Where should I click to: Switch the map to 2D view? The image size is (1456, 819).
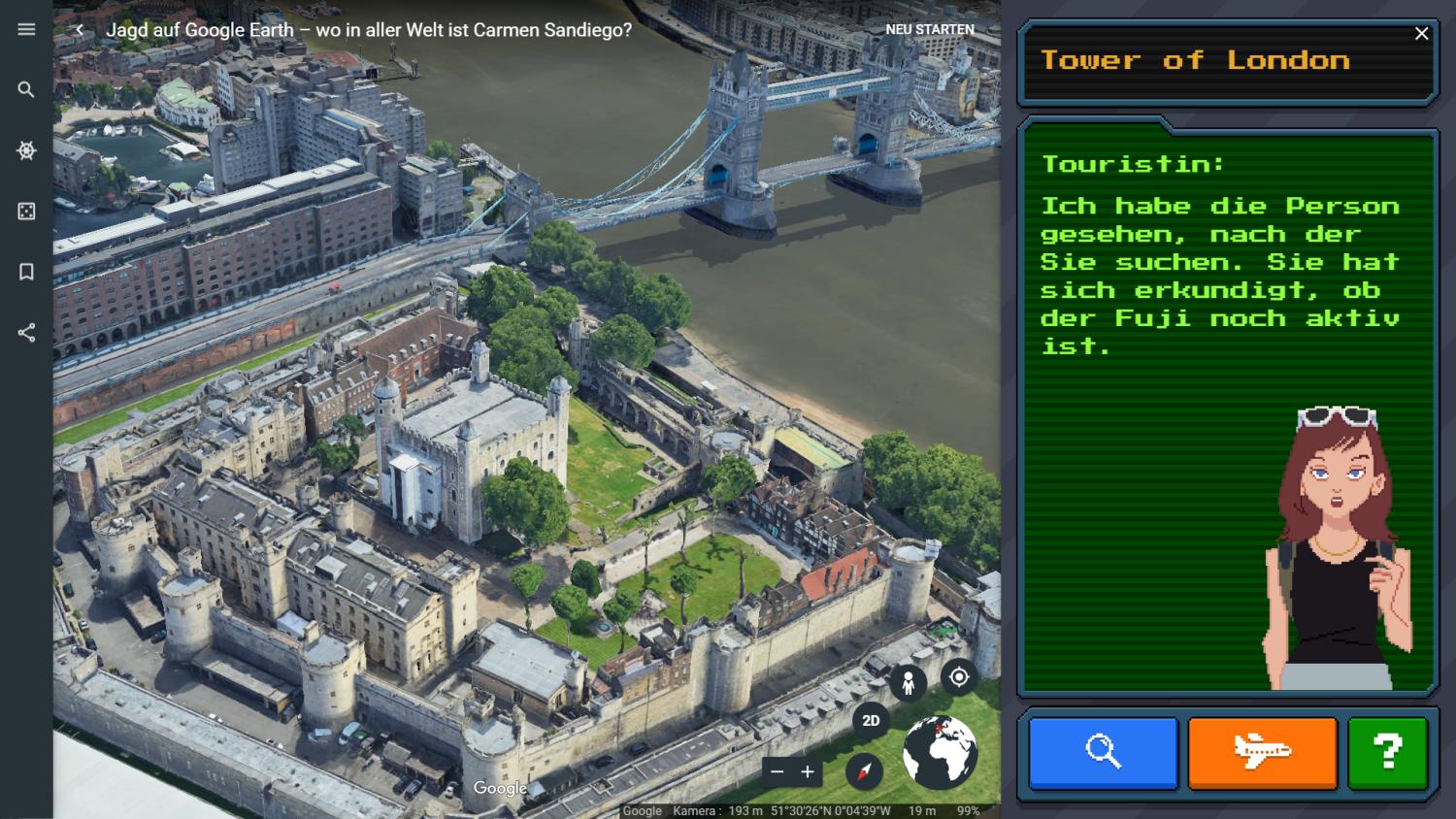(871, 720)
